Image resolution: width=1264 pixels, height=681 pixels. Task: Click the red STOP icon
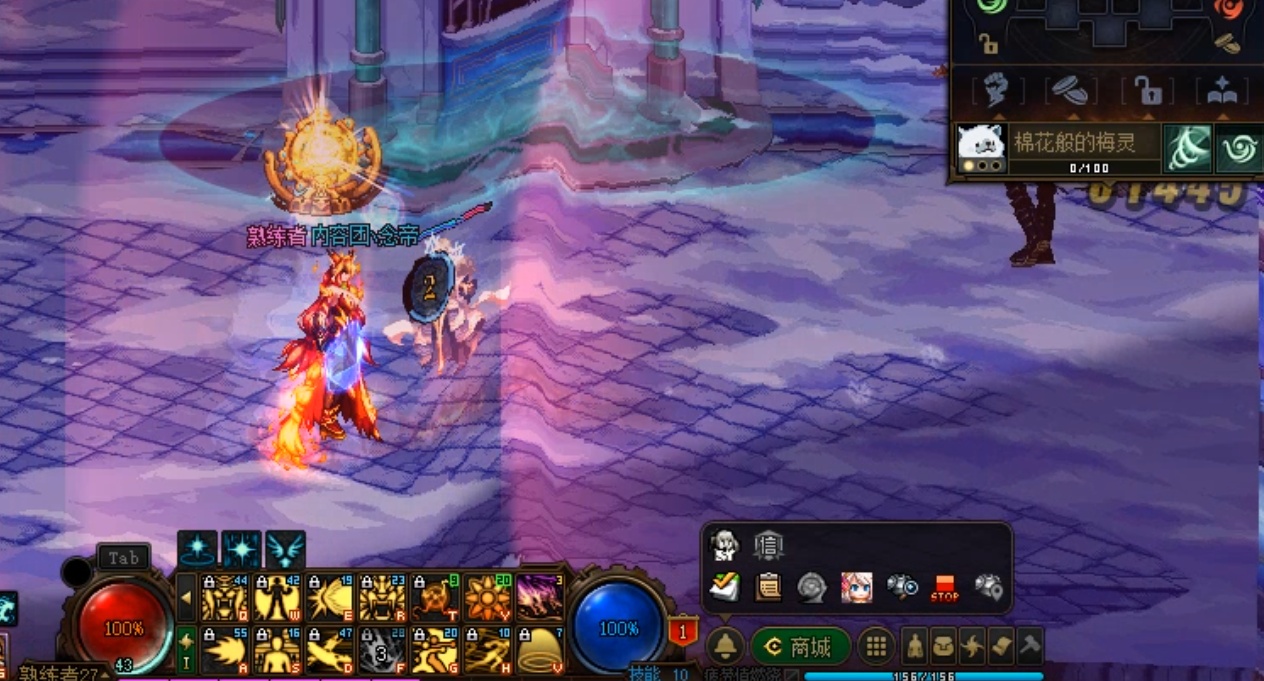pos(944,588)
